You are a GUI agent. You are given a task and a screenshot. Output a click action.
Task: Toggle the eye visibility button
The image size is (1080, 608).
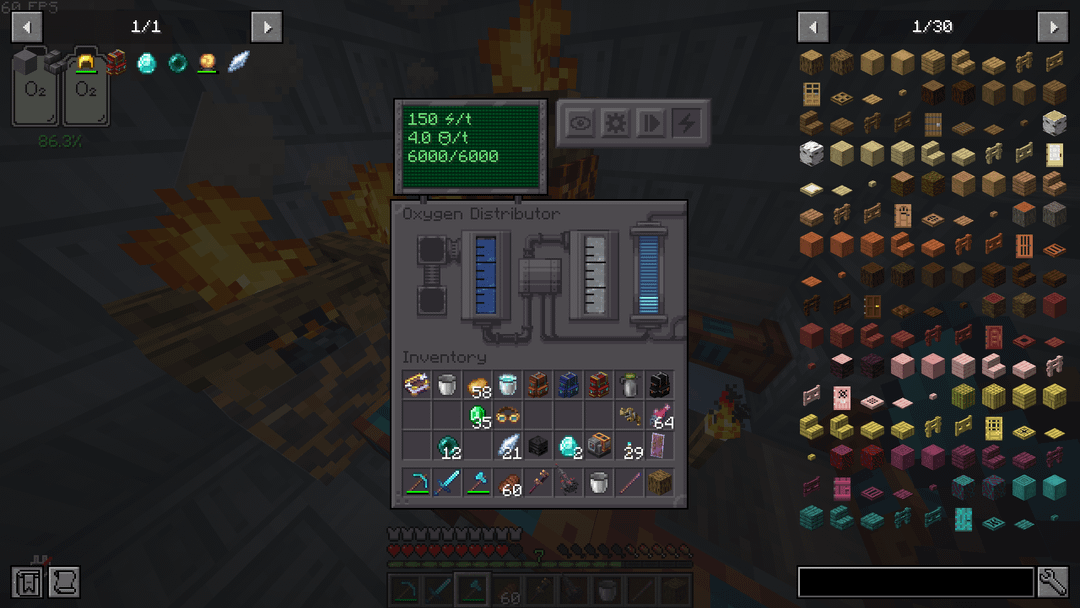(x=581, y=123)
